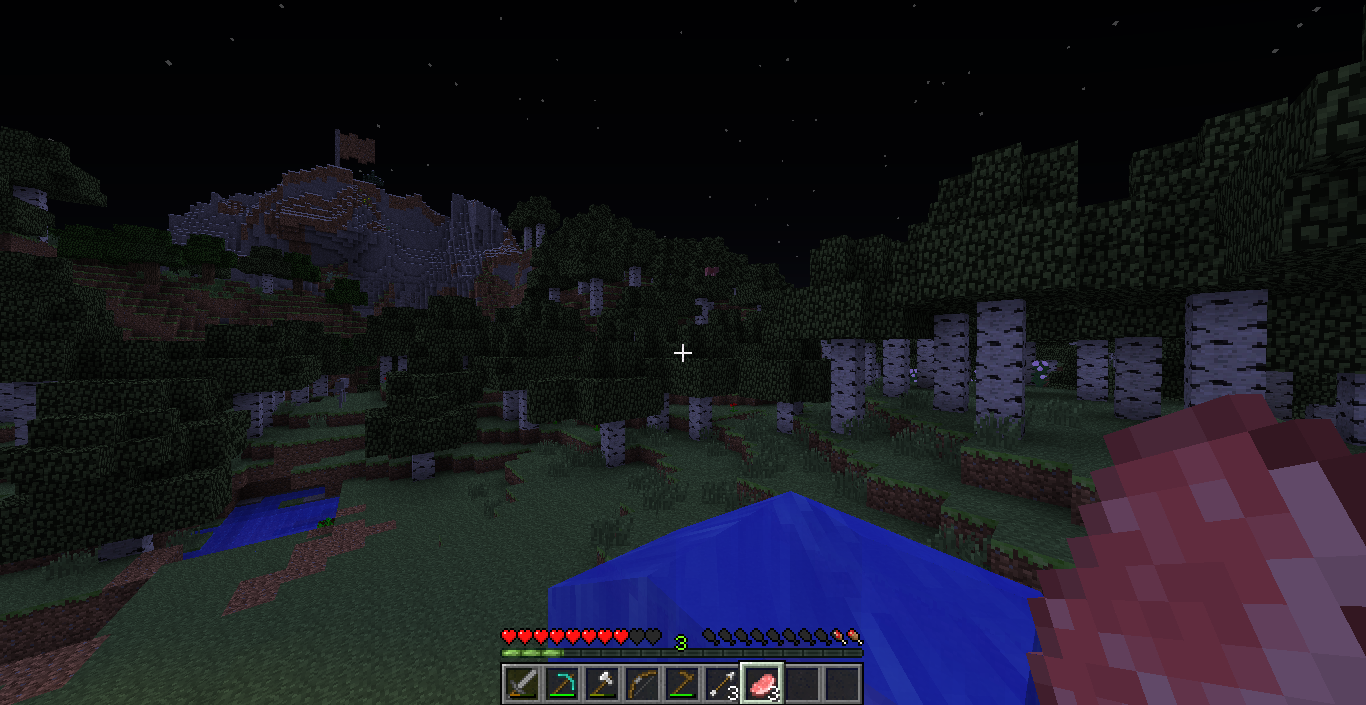
Task: Equip the bow from the hotbar
Action: [x=642, y=684]
